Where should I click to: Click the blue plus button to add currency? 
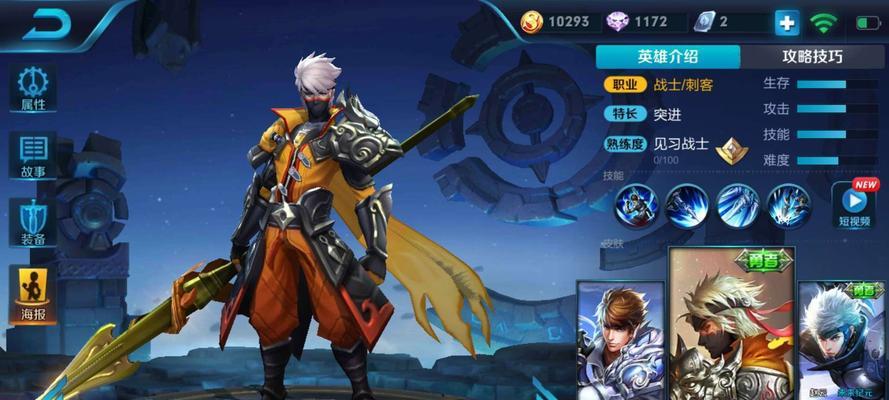(x=786, y=22)
